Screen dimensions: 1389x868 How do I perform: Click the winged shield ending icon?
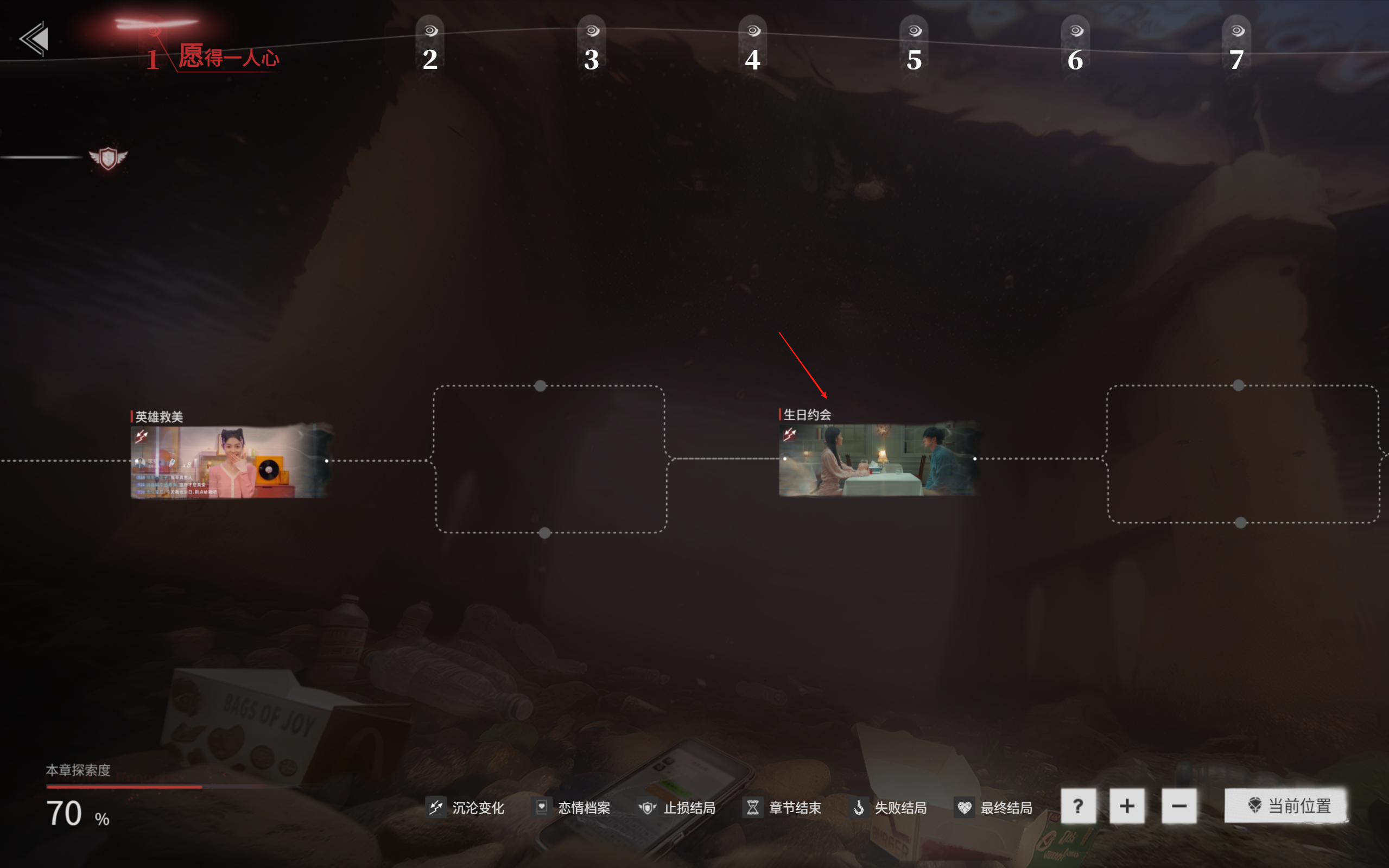[108, 158]
